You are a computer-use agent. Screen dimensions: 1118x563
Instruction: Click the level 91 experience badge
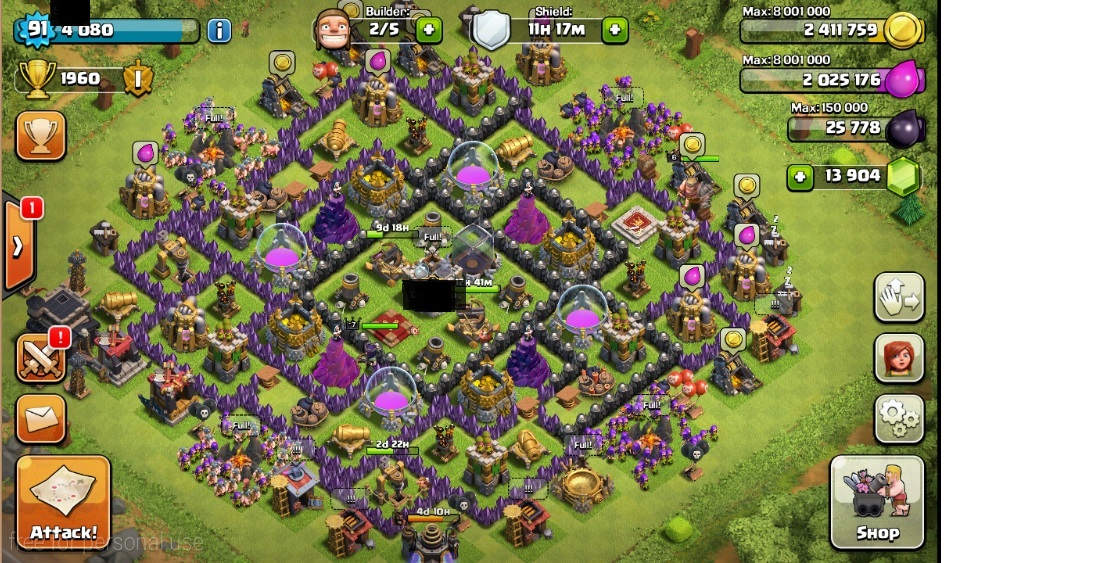tap(37, 28)
